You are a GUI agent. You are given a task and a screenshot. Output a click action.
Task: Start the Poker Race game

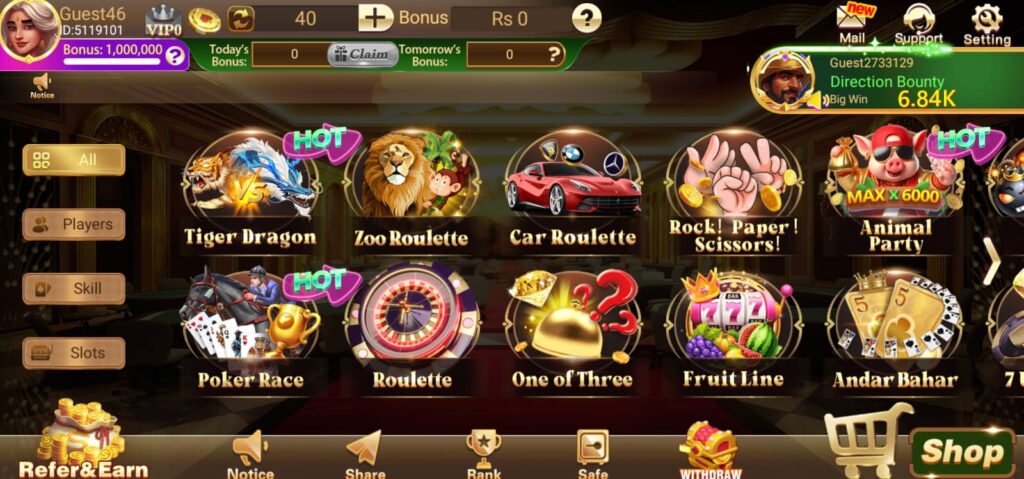pos(250,330)
